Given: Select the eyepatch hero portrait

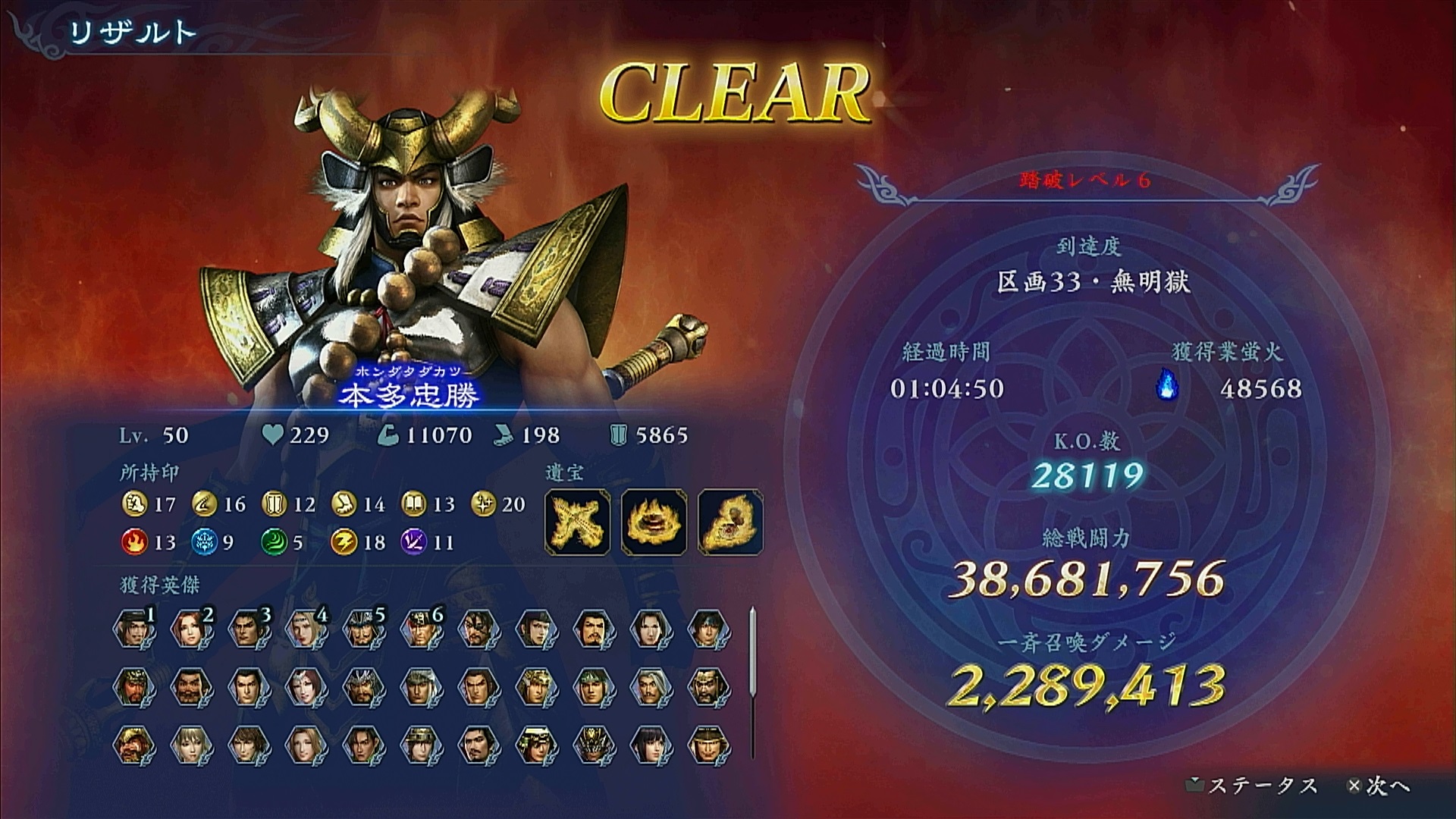Looking at the screenshot, I should pyautogui.click(x=478, y=629).
